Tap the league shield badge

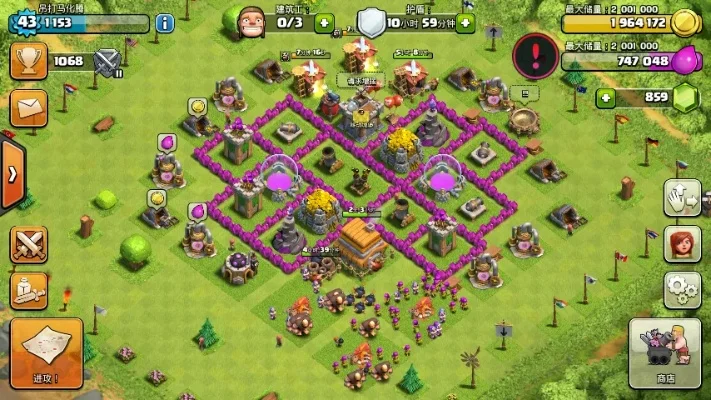click(106, 62)
